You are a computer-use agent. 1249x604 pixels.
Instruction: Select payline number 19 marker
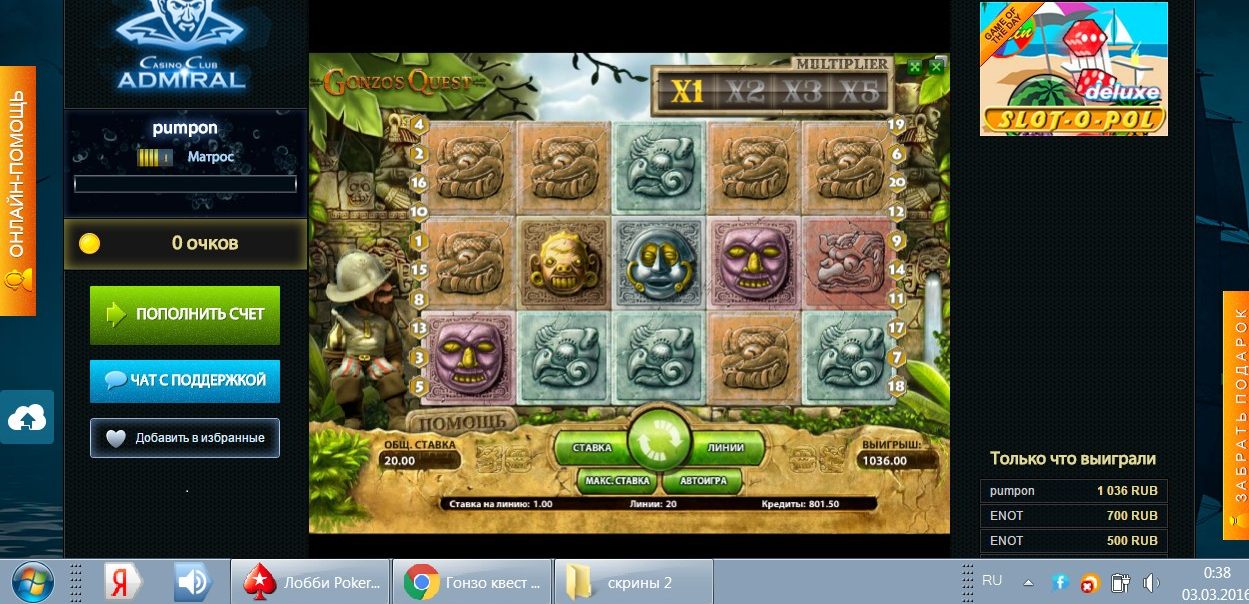tap(896, 125)
